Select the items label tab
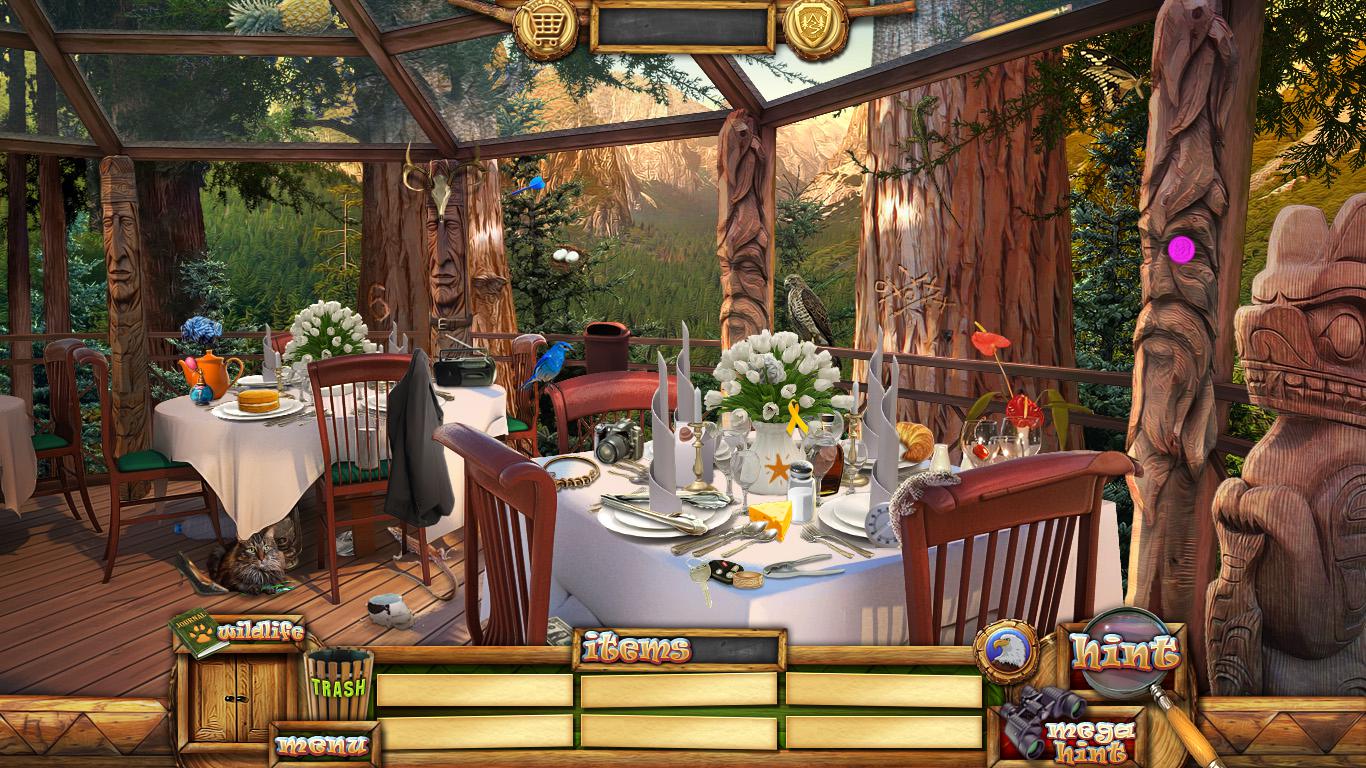 tap(637, 649)
